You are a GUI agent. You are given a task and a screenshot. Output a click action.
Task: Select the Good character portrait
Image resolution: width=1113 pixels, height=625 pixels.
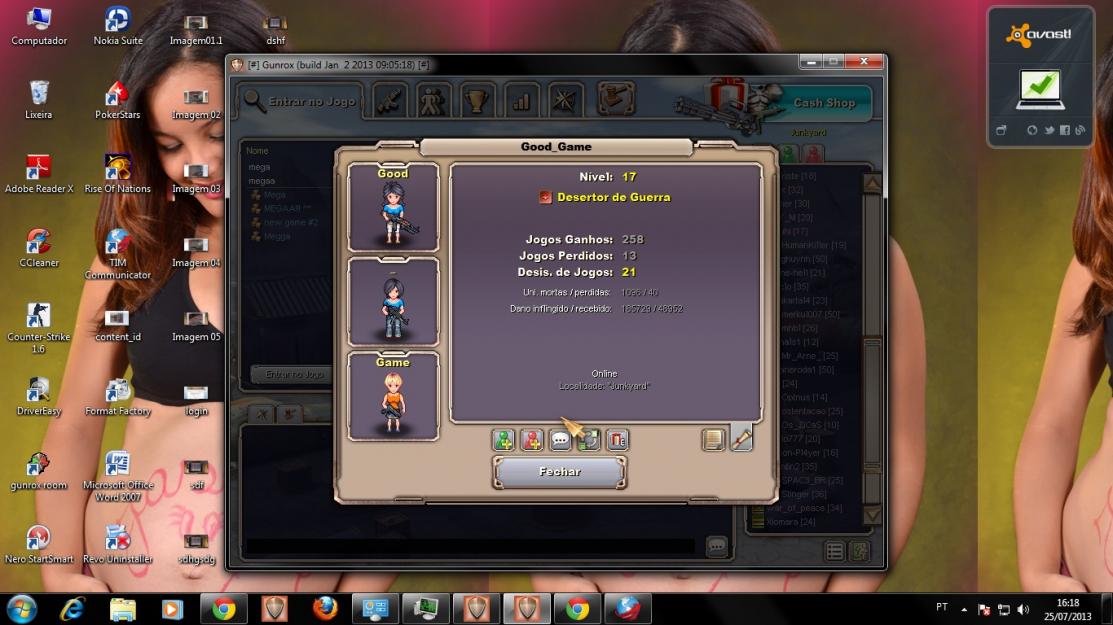point(393,208)
